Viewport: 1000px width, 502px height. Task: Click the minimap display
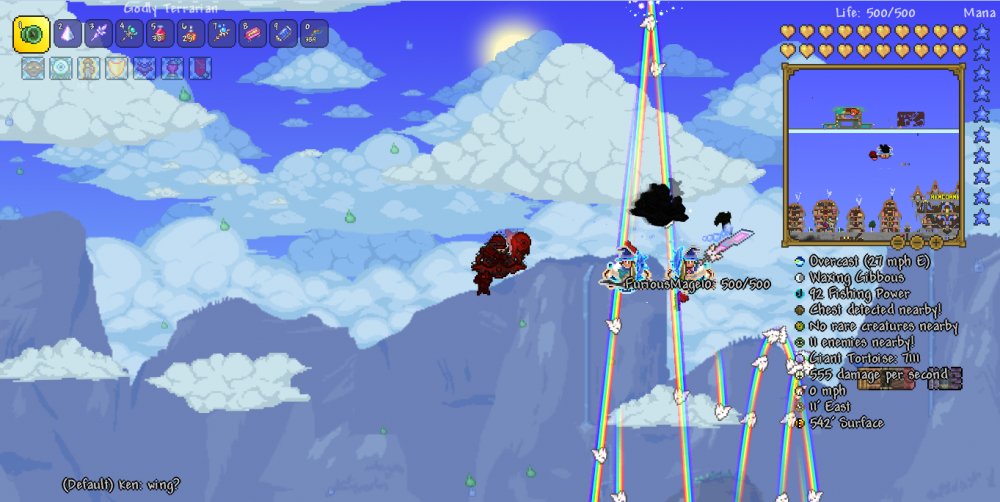point(875,153)
